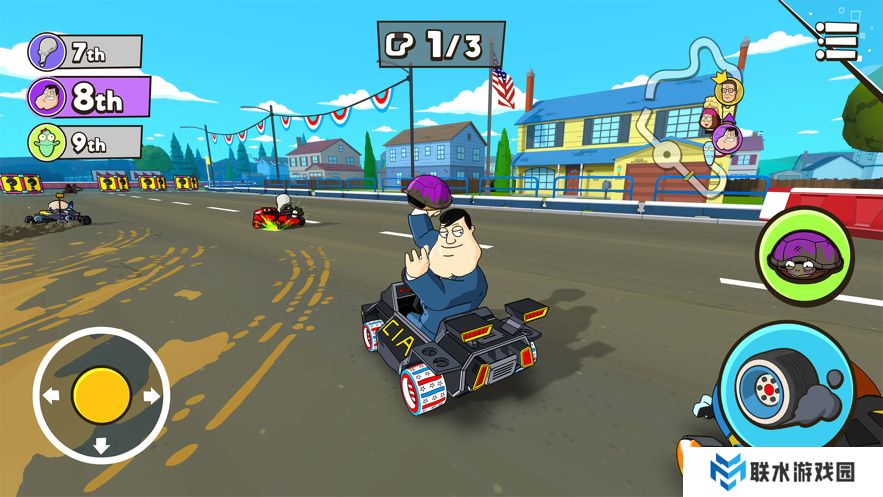Steer right with the joystick arrow

tap(152, 396)
